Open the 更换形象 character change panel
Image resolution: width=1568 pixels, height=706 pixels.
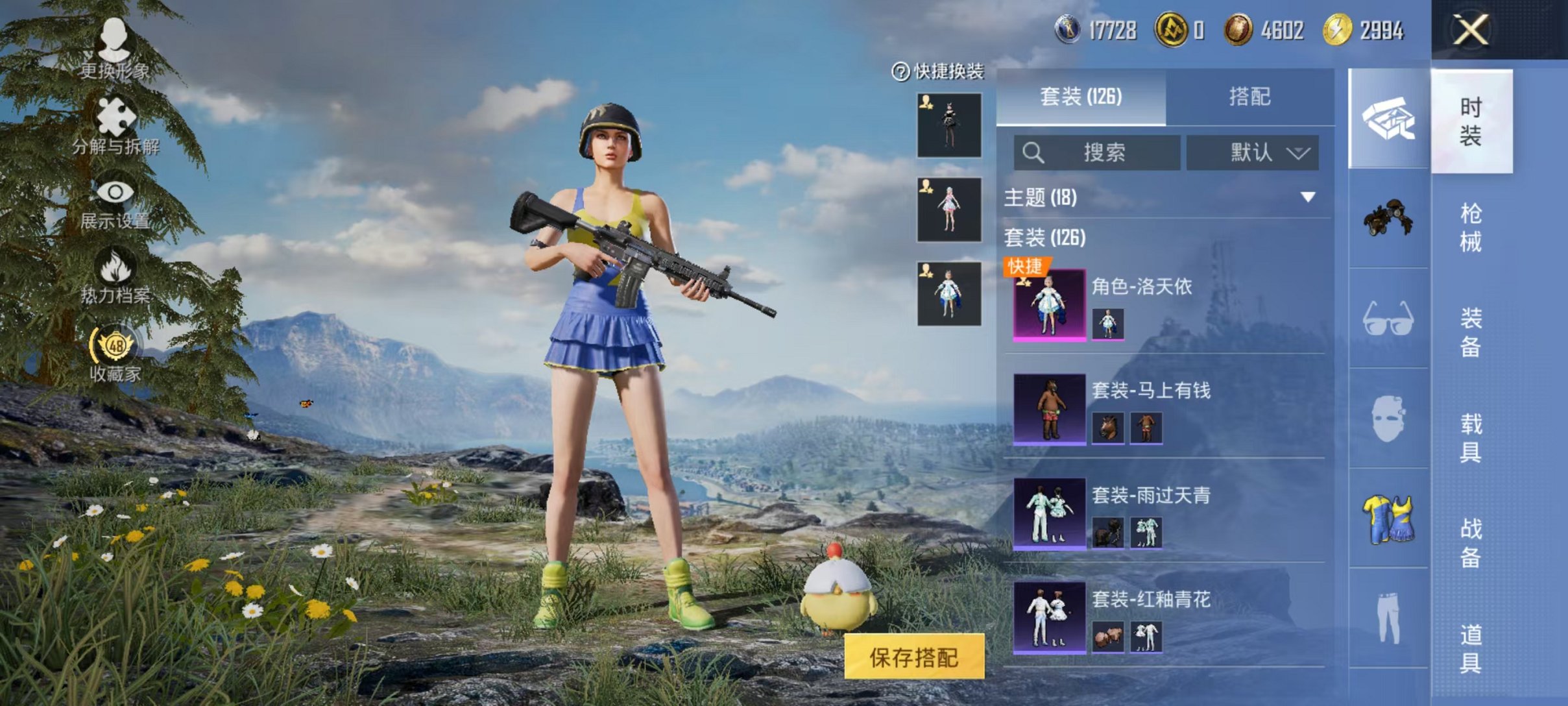pyautogui.click(x=114, y=52)
